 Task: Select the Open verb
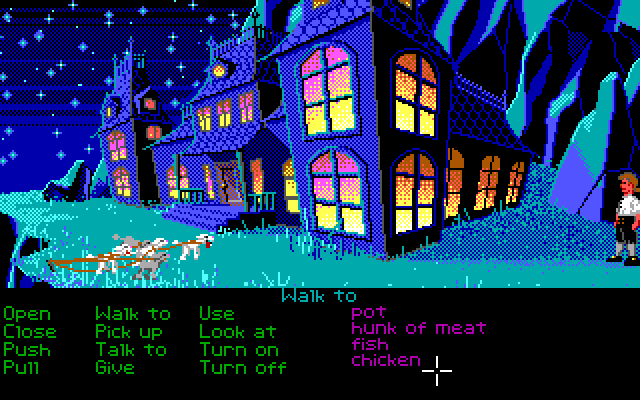tap(27, 314)
